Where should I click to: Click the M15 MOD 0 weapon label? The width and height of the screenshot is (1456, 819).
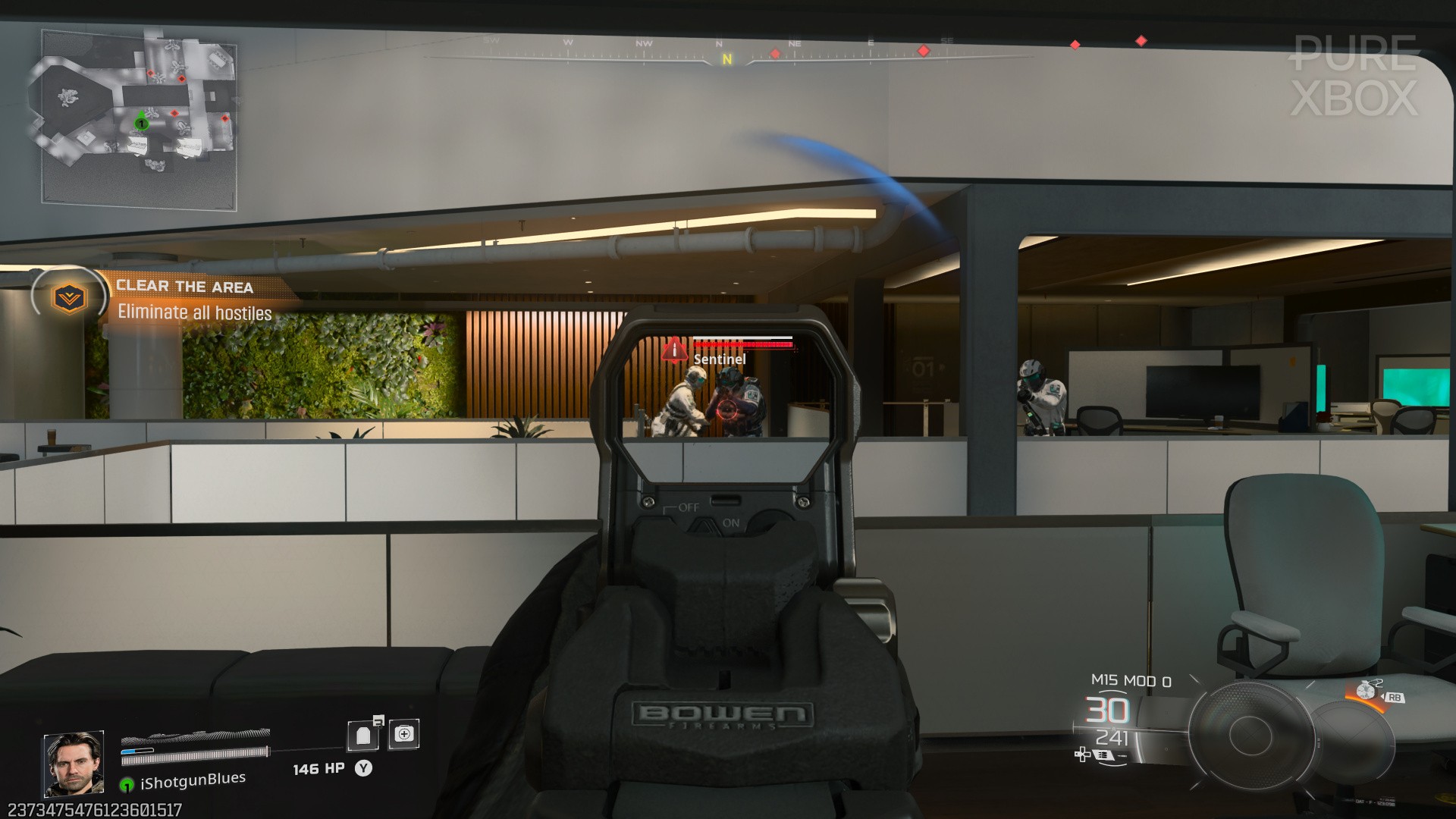(x=1131, y=681)
